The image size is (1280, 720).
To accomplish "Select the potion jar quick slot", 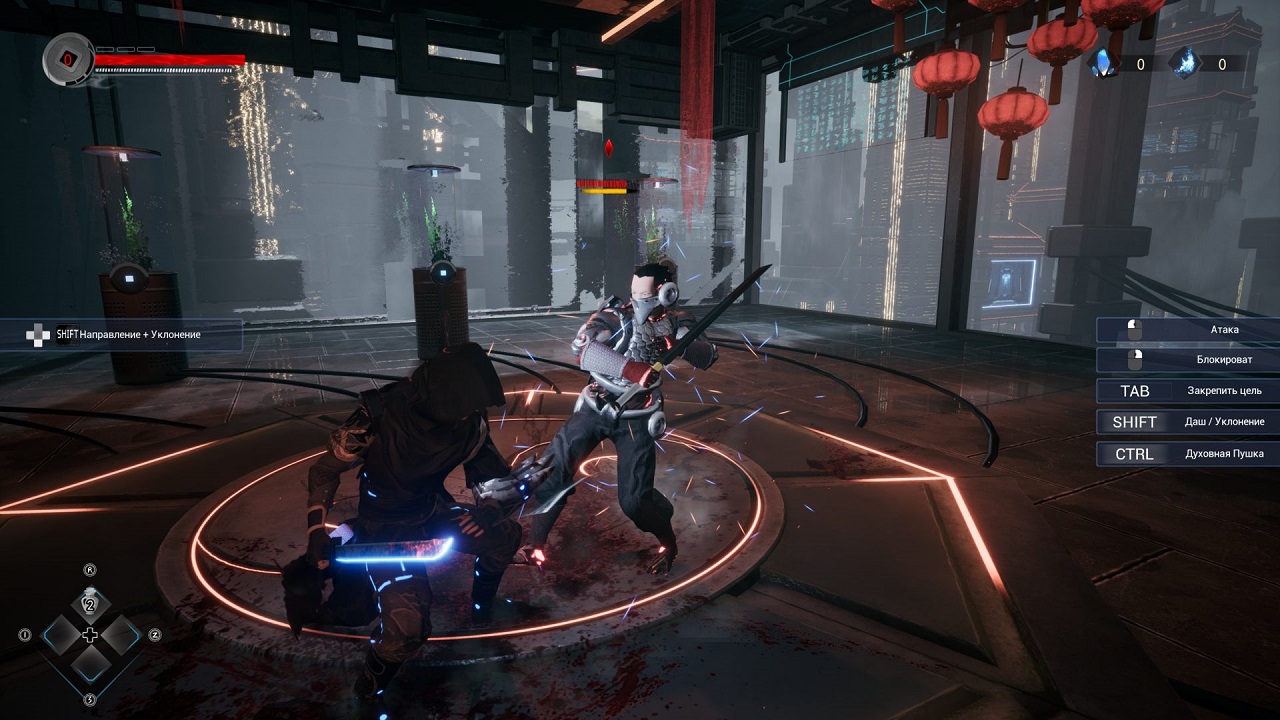I will coord(90,604).
